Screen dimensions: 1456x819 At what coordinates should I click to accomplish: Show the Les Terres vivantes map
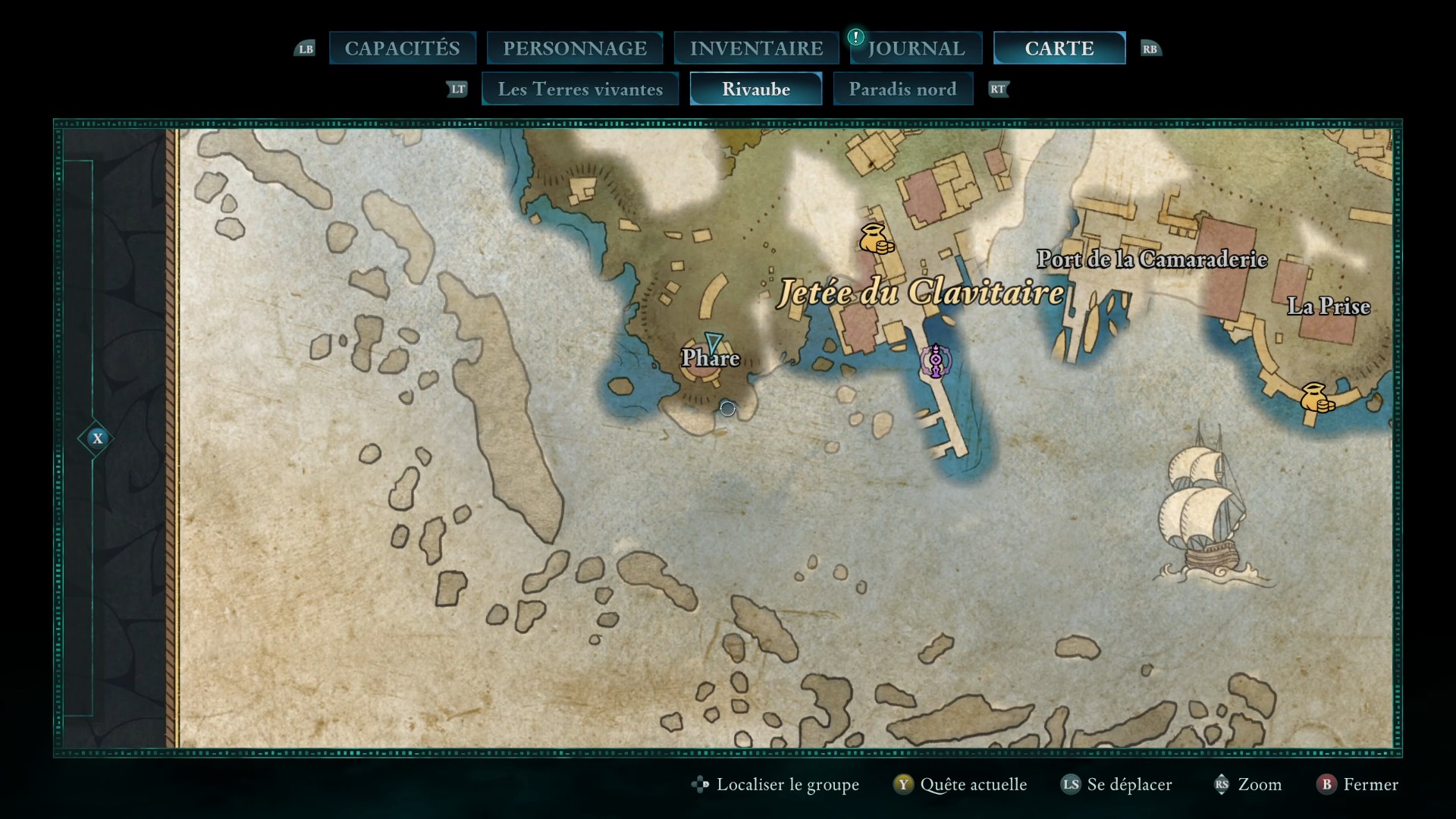(580, 89)
